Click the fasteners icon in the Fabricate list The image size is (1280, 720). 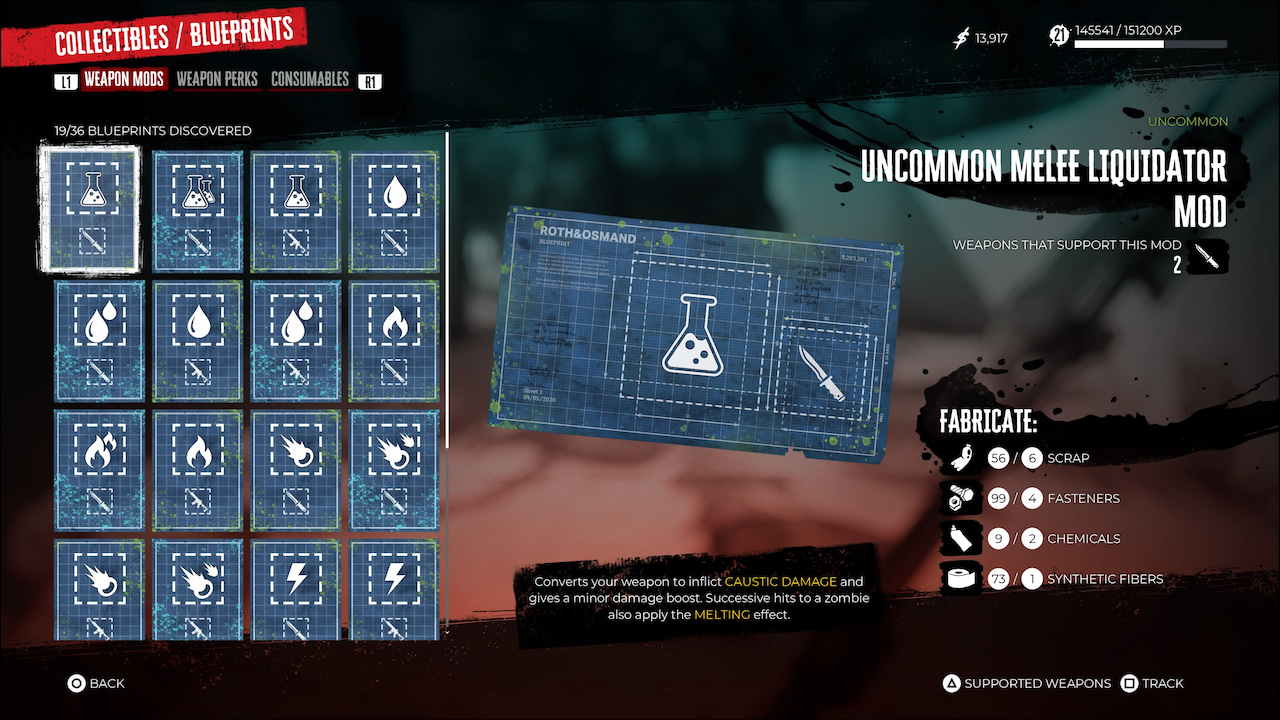[x=961, y=498]
